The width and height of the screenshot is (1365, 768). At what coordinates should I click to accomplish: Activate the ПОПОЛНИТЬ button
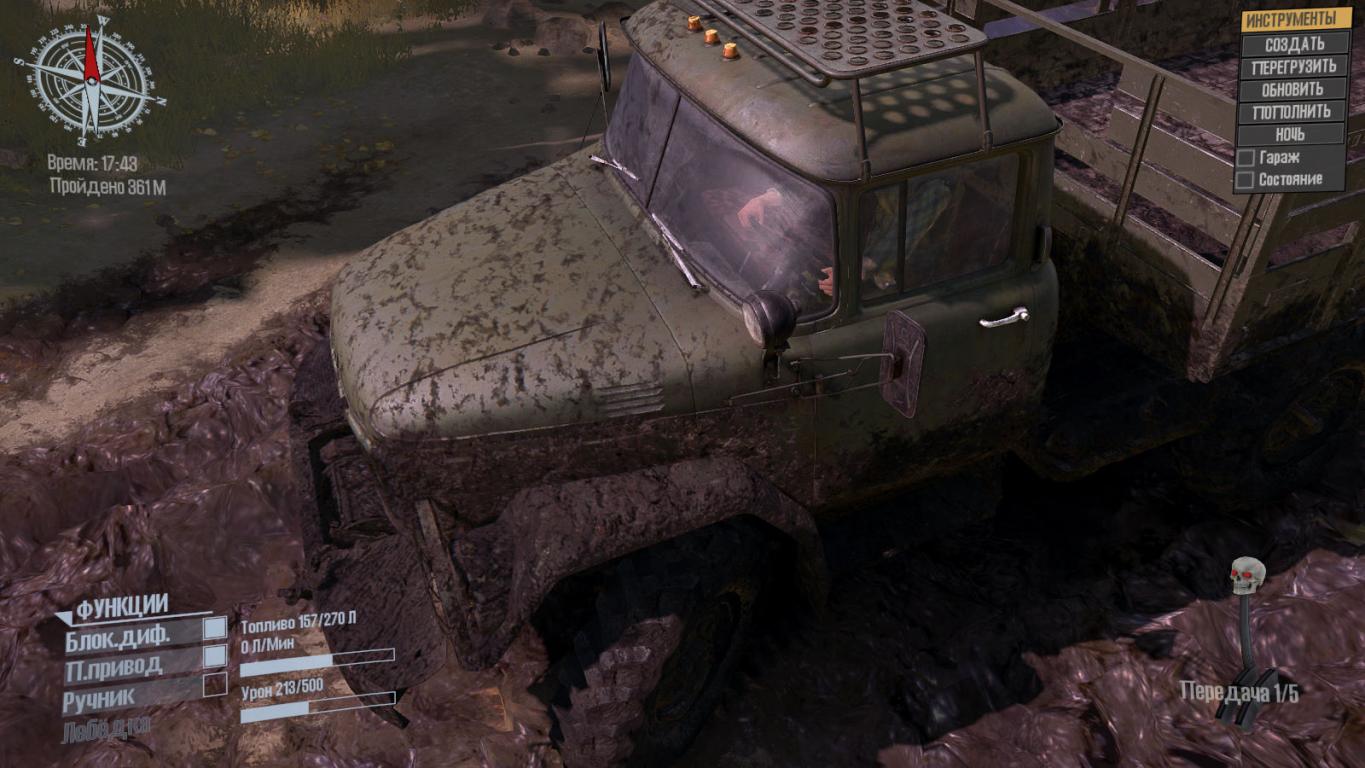(x=1294, y=112)
